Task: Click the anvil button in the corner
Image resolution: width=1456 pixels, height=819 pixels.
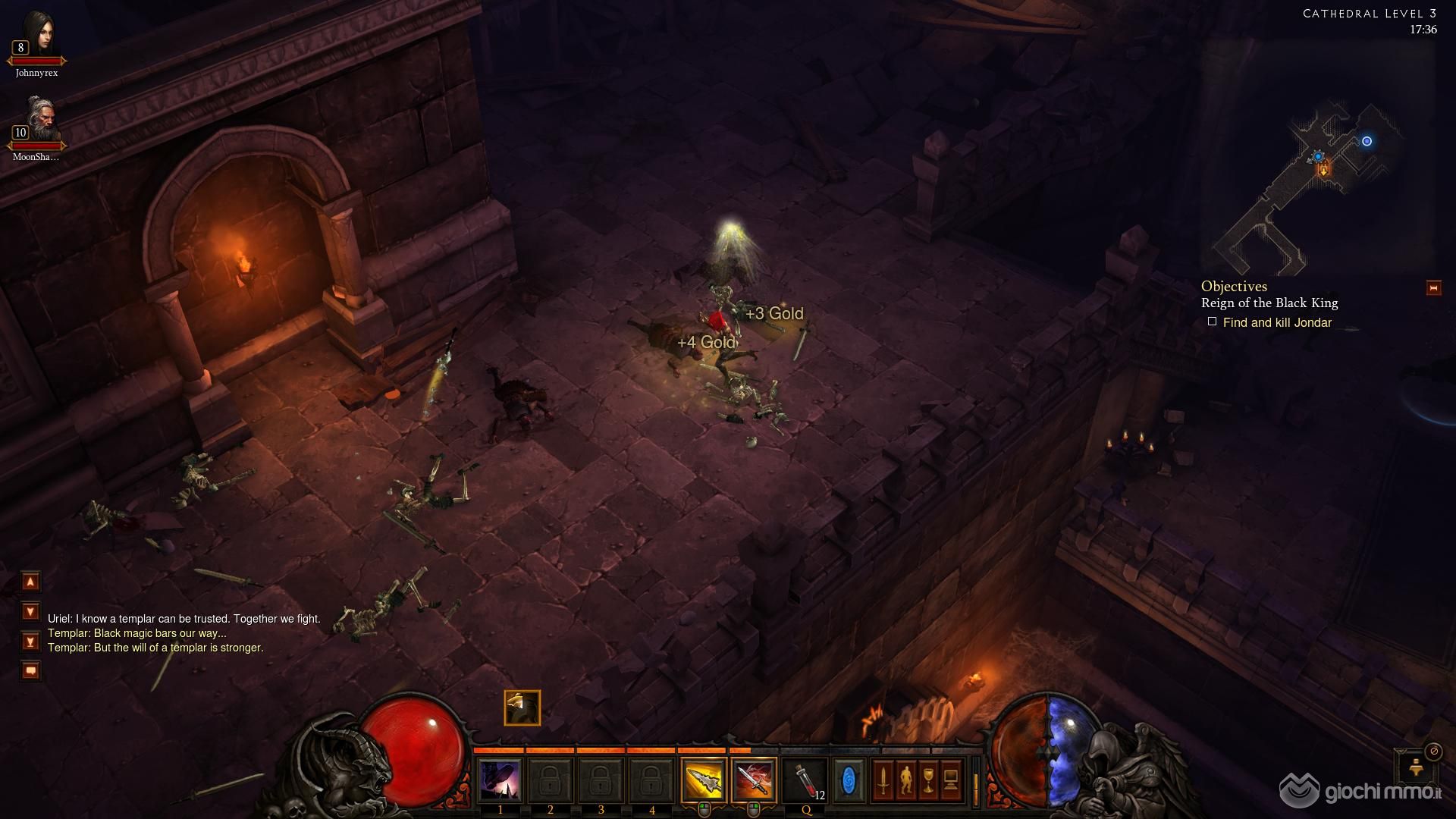Action: pyautogui.click(x=1417, y=769)
